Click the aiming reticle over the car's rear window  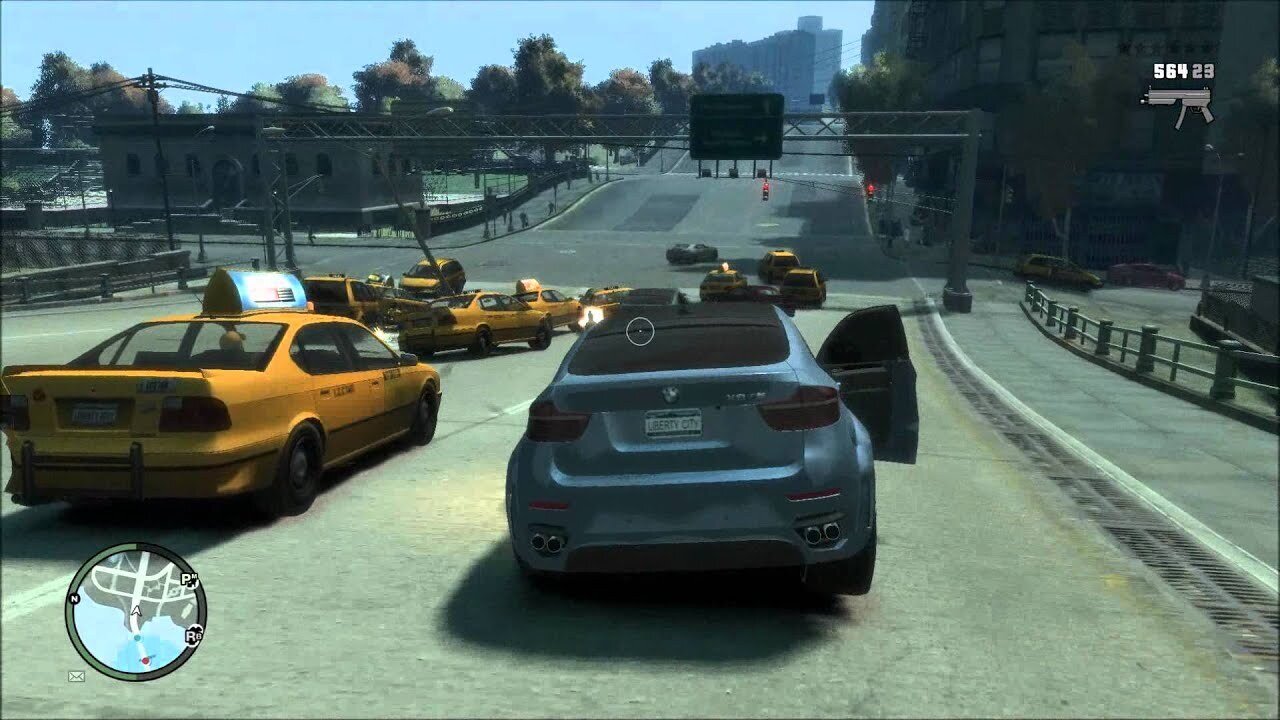click(x=638, y=329)
